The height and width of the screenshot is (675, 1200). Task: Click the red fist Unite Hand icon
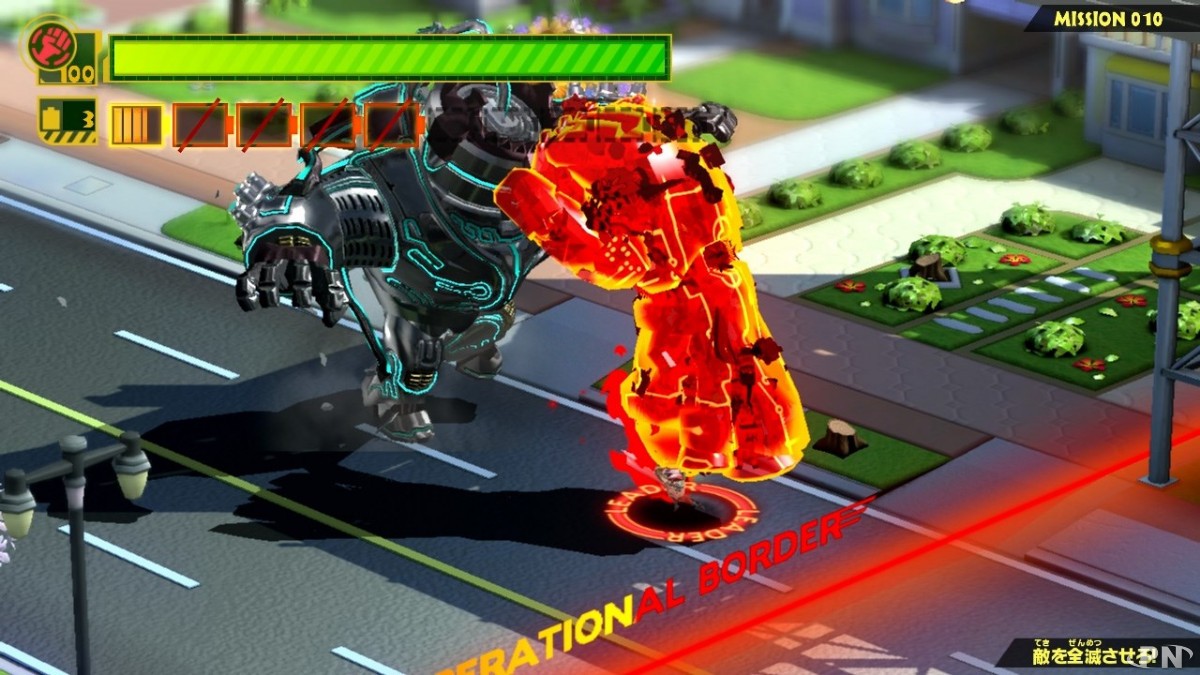click(x=46, y=45)
